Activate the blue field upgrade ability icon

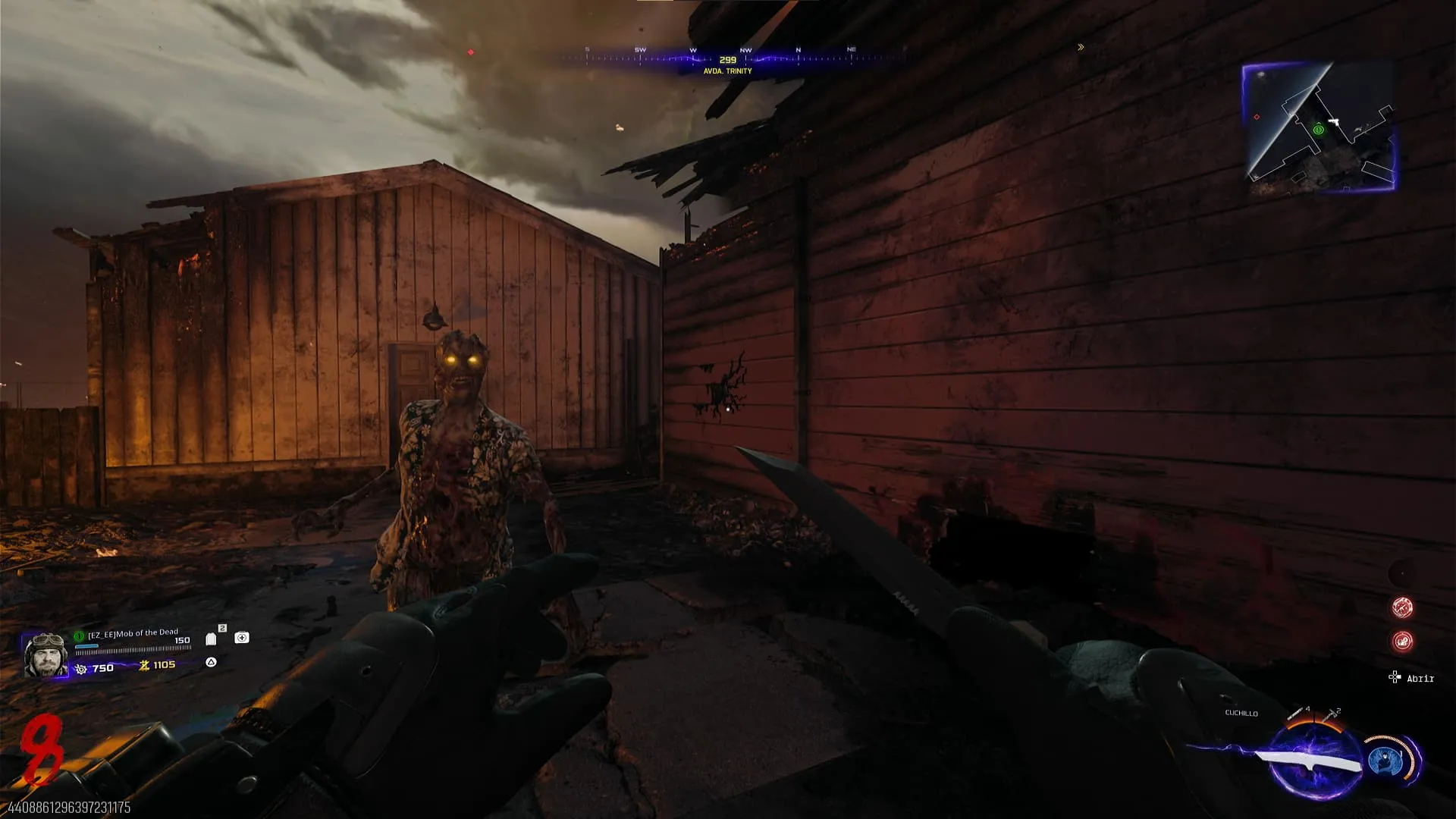click(1385, 761)
